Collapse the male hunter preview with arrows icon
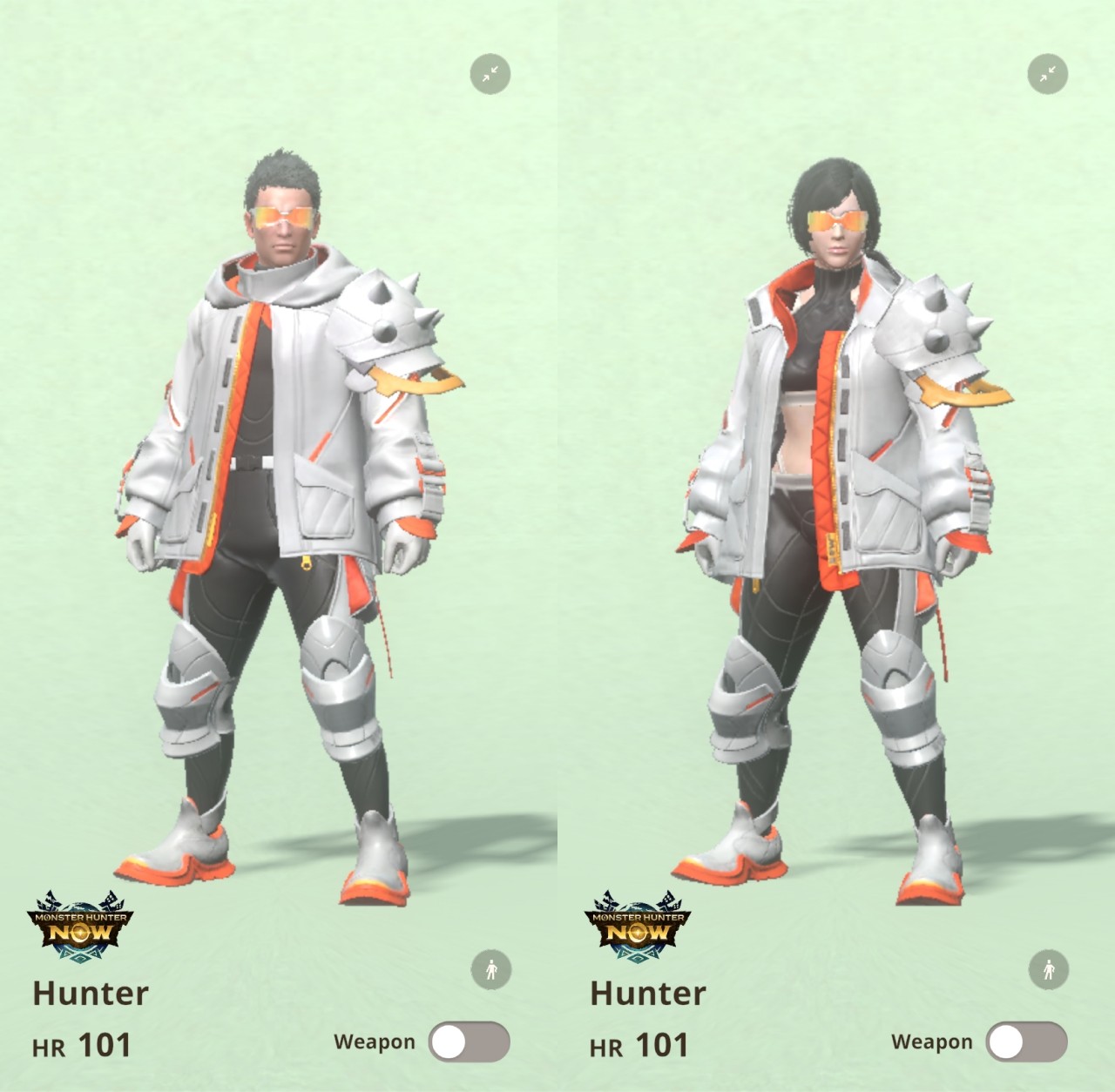 tap(490, 74)
